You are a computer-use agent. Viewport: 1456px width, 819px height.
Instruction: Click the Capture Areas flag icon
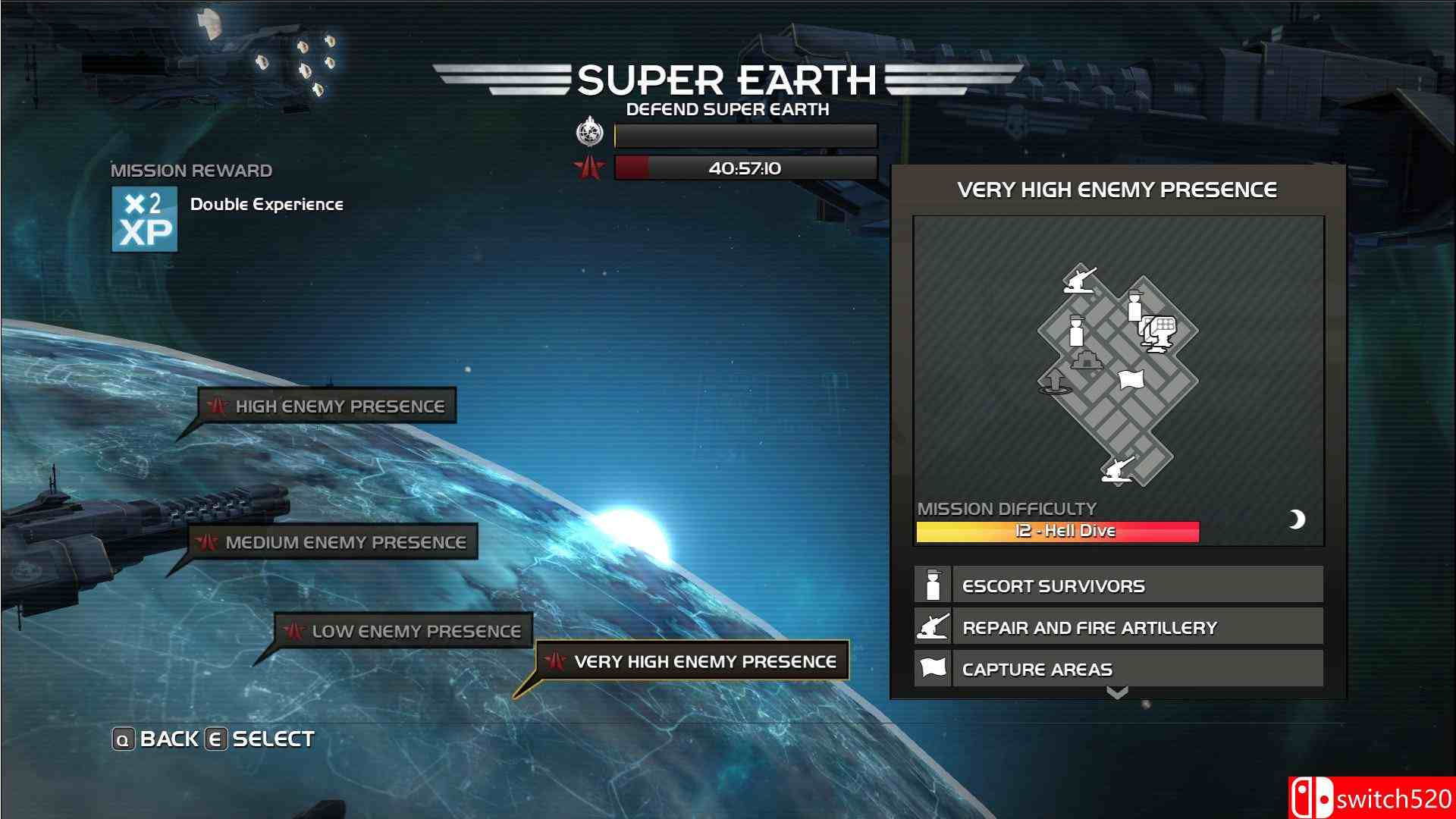(x=930, y=668)
